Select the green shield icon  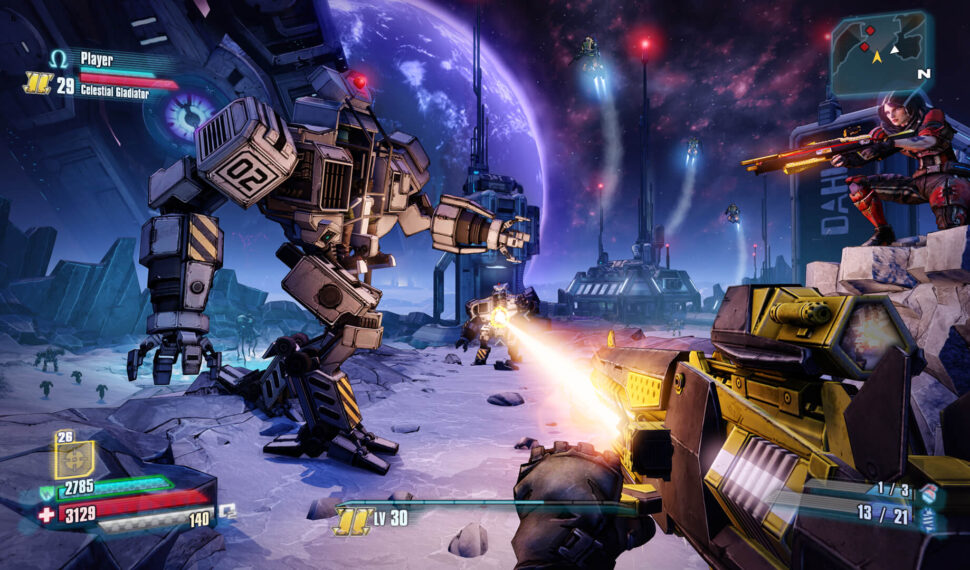47,490
